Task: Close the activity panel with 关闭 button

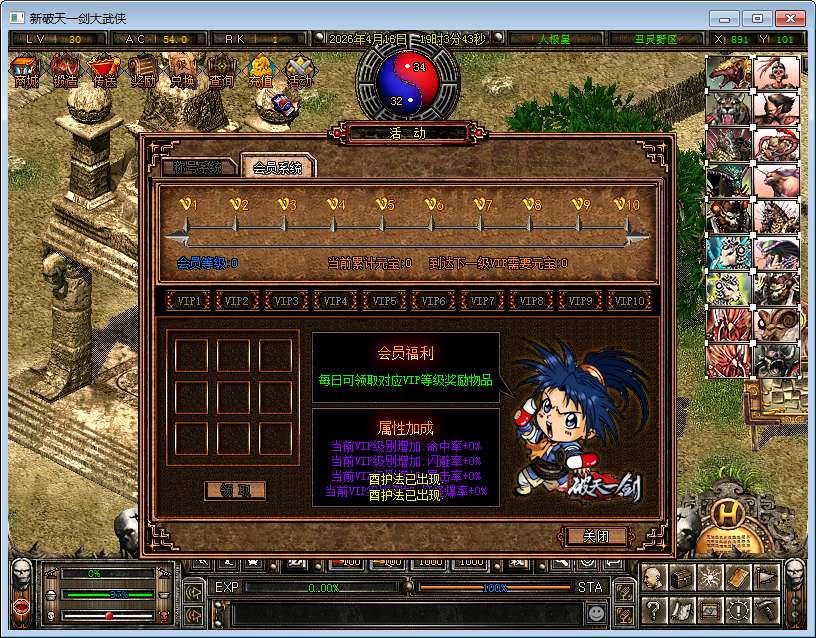Action: (597, 536)
